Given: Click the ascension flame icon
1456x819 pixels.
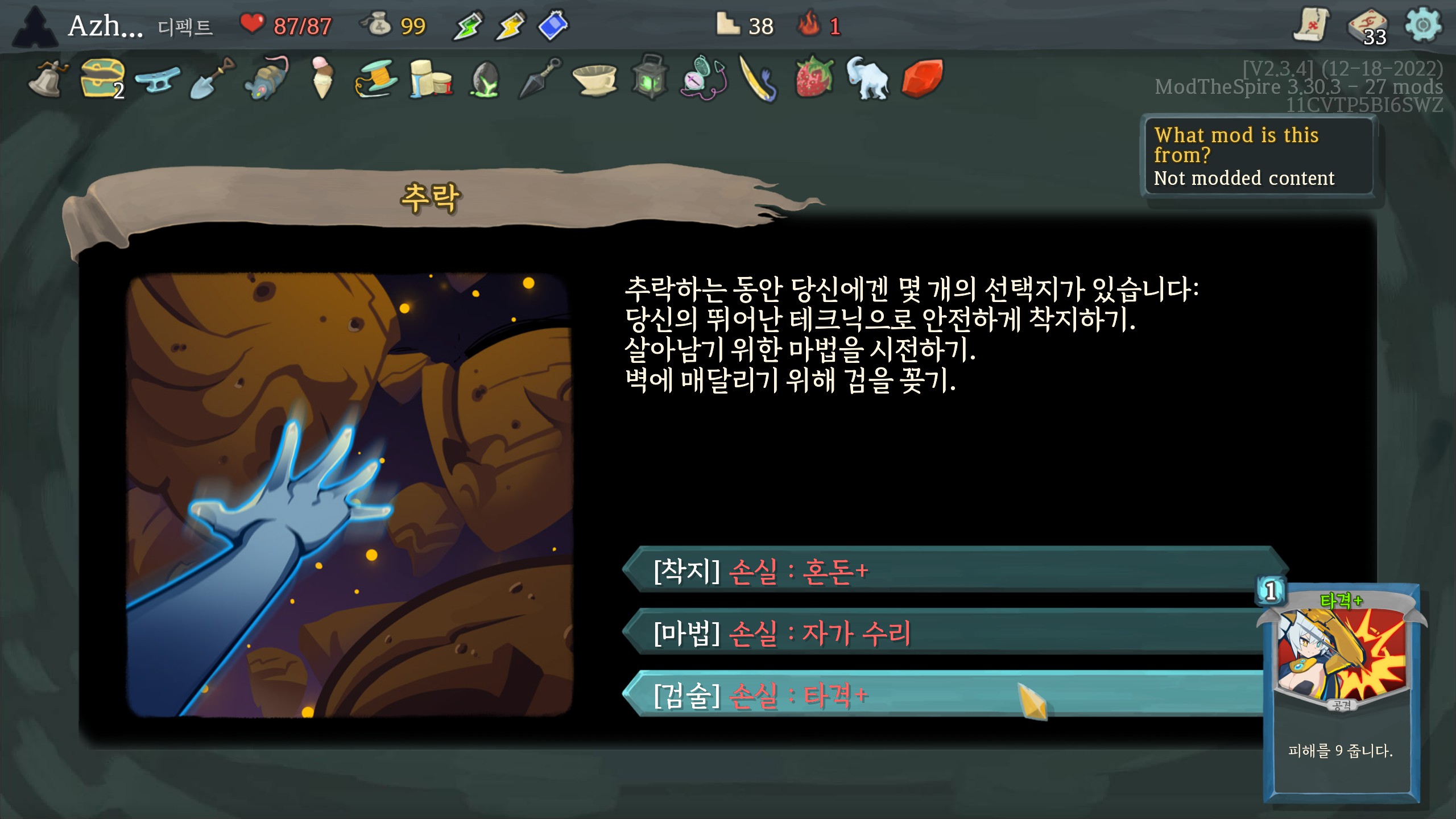Looking at the screenshot, I should point(808,26).
